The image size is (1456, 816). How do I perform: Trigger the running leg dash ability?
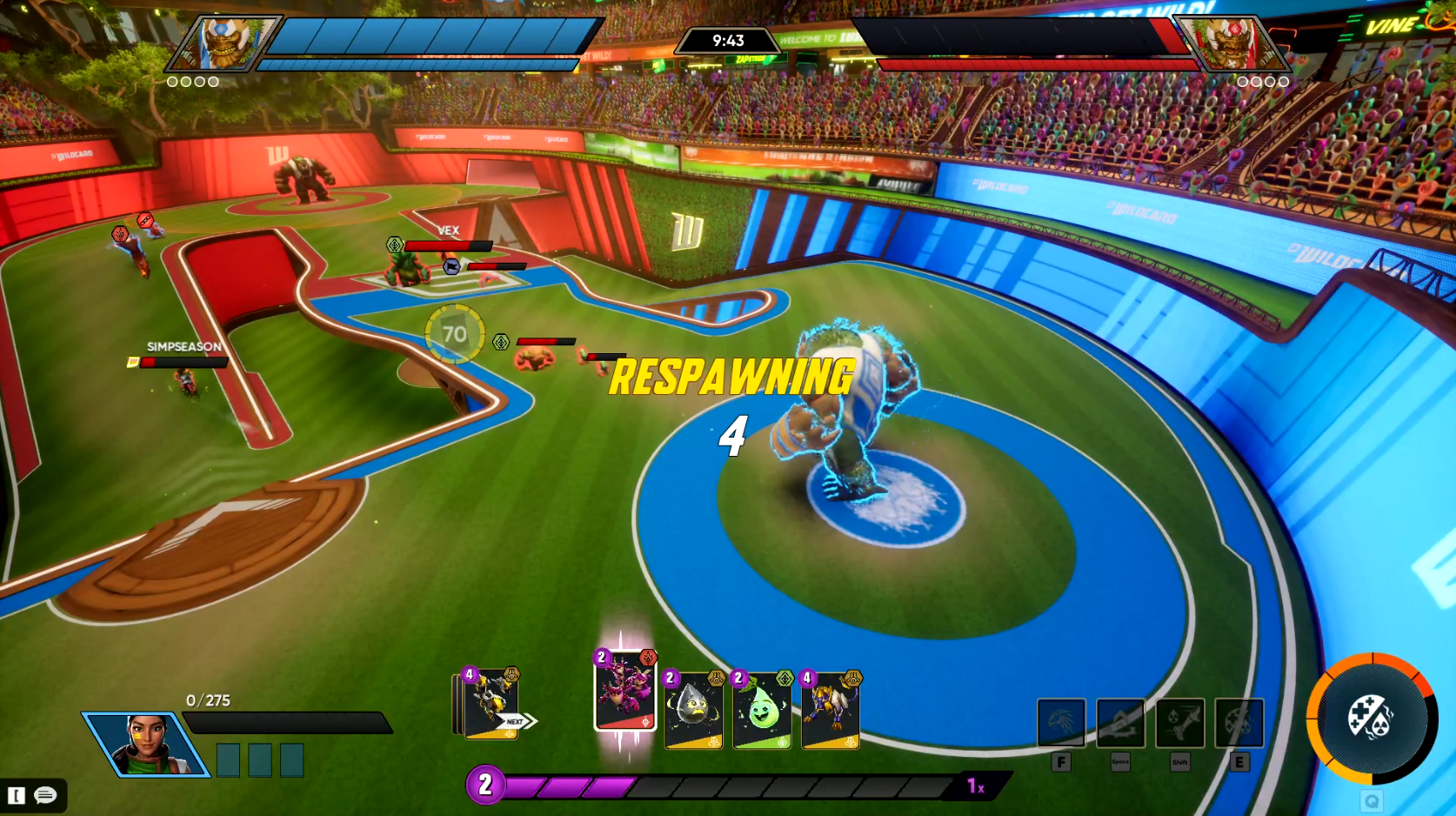point(1179,722)
